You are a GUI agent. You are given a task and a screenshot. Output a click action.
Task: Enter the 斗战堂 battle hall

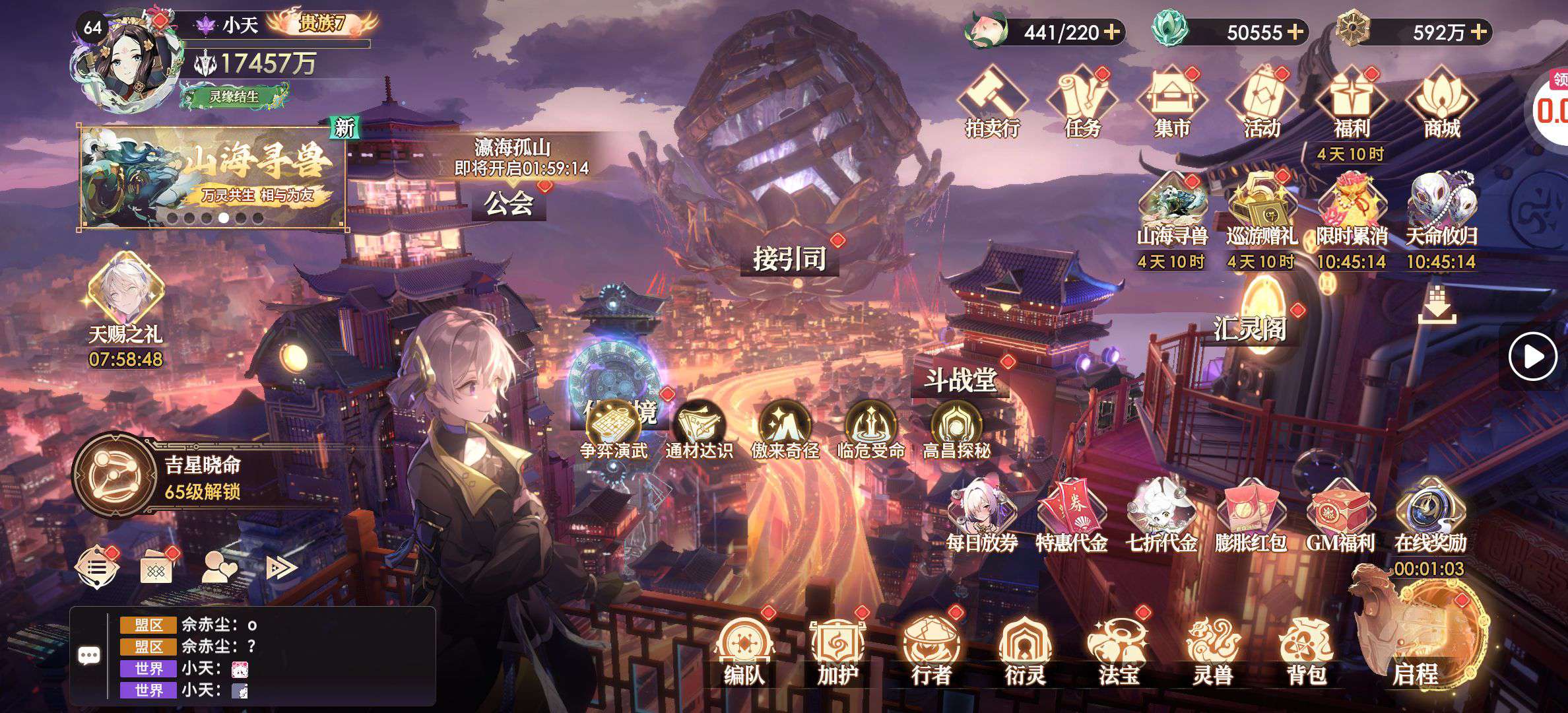(960, 381)
